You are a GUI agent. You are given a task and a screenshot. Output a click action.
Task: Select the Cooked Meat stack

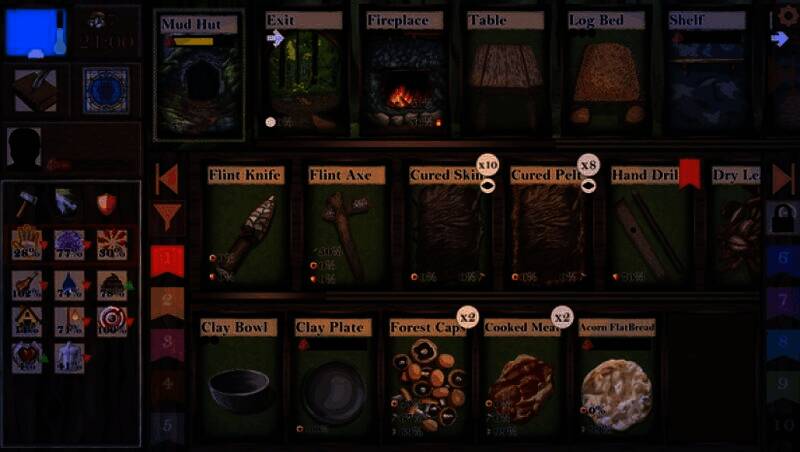click(522, 380)
